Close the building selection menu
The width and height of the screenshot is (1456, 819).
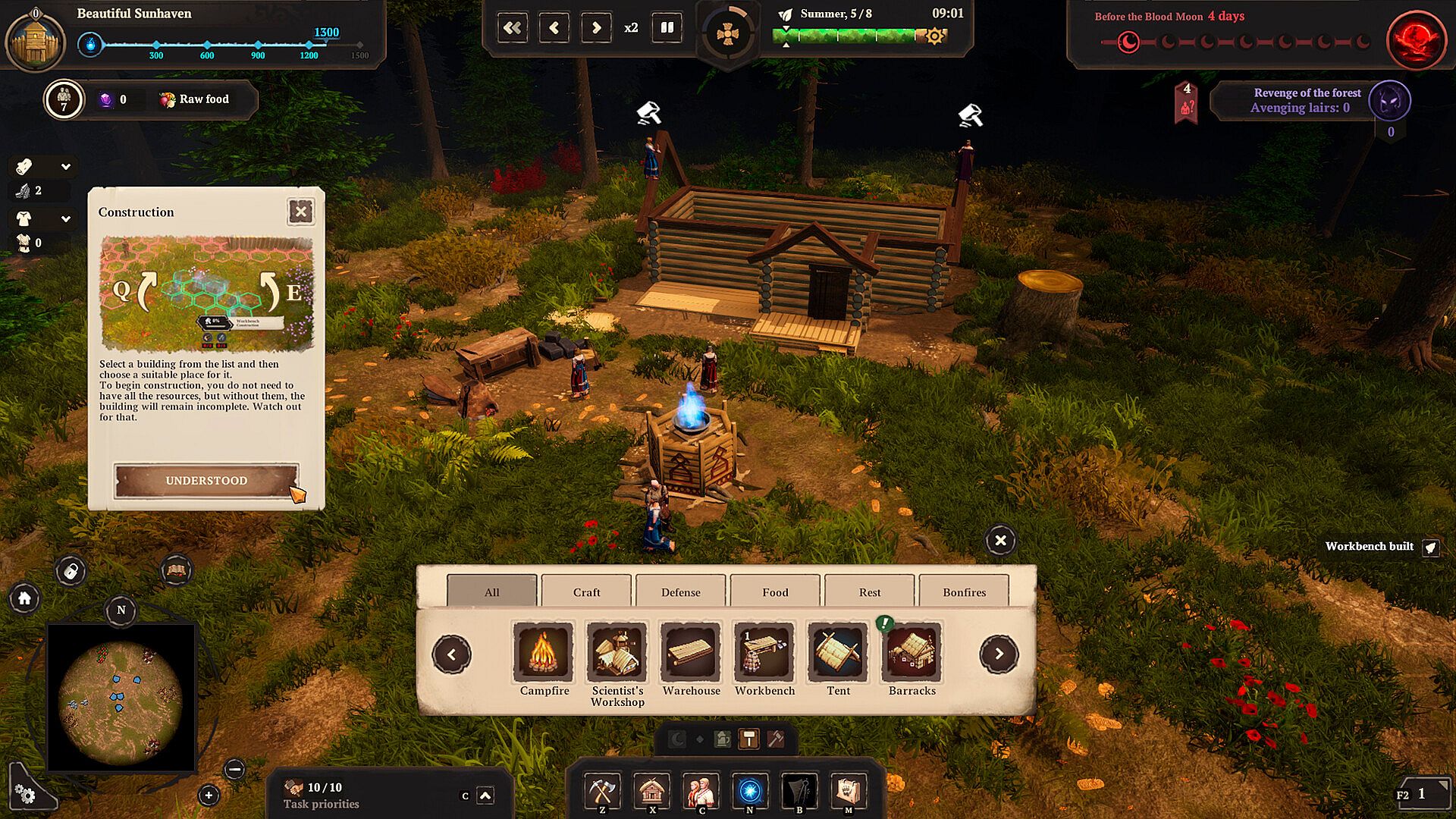1000,541
